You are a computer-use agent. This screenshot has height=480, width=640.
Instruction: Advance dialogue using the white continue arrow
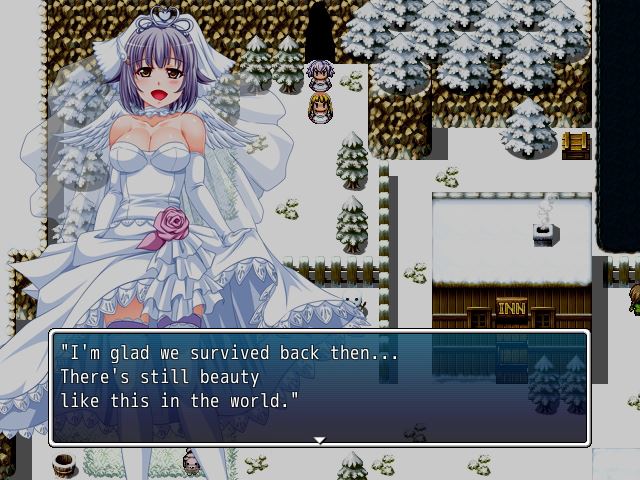(319, 439)
